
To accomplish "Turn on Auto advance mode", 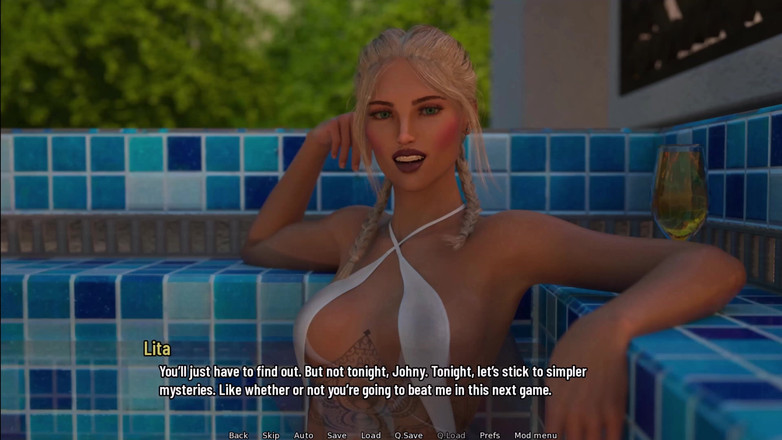I will pyautogui.click(x=303, y=435).
